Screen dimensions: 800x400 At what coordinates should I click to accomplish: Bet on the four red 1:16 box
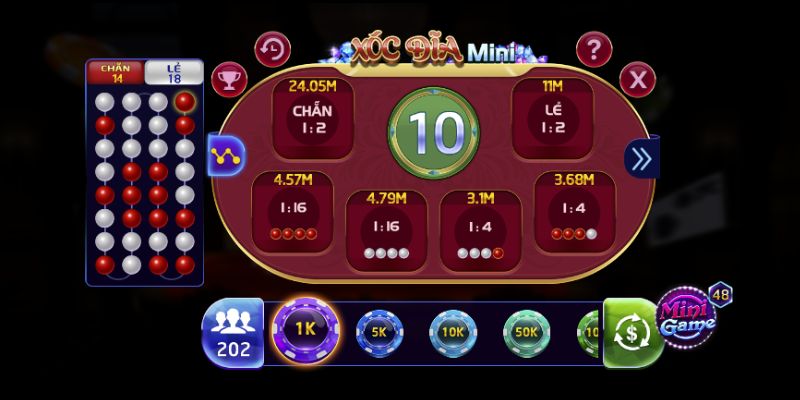(x=292, y=210)
